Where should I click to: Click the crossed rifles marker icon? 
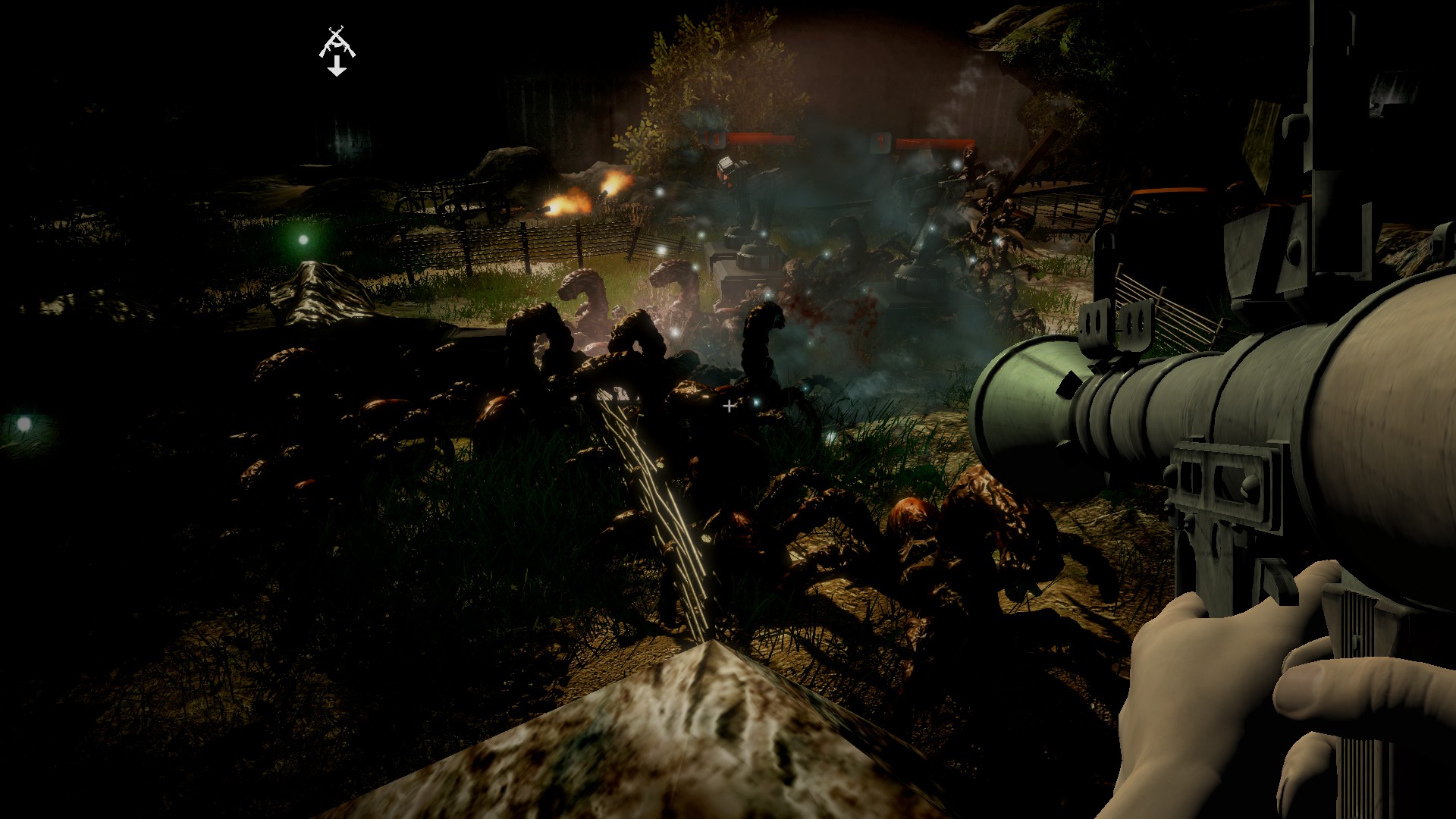pyautogui.click(x=337, y=43)
